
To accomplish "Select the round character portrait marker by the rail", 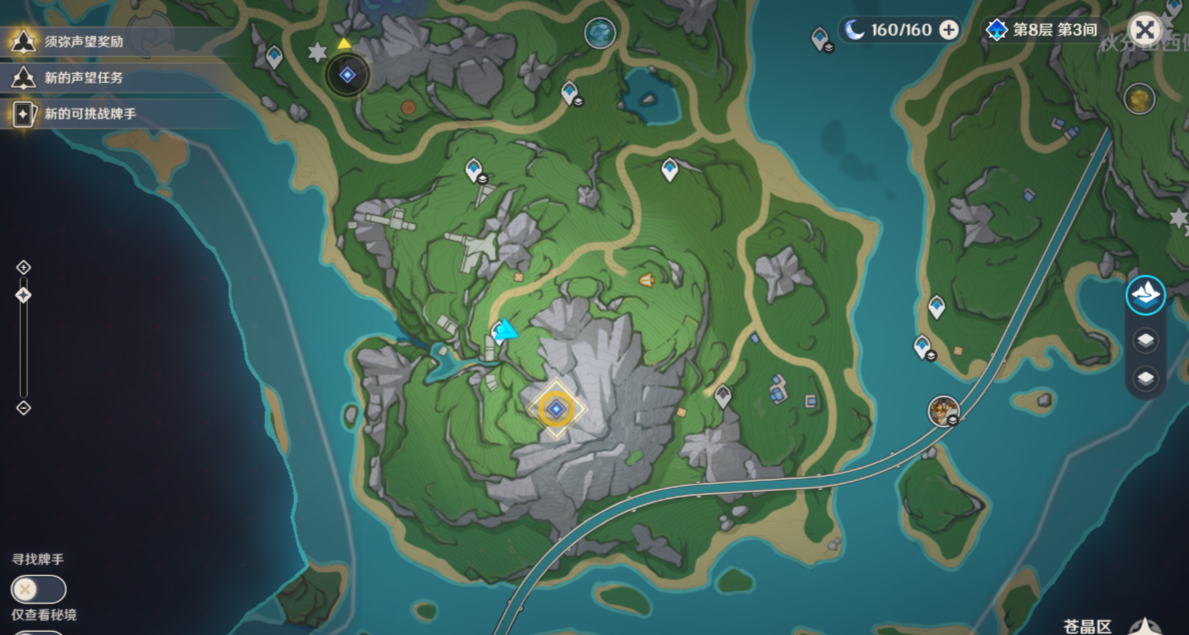I will point(943,410).
